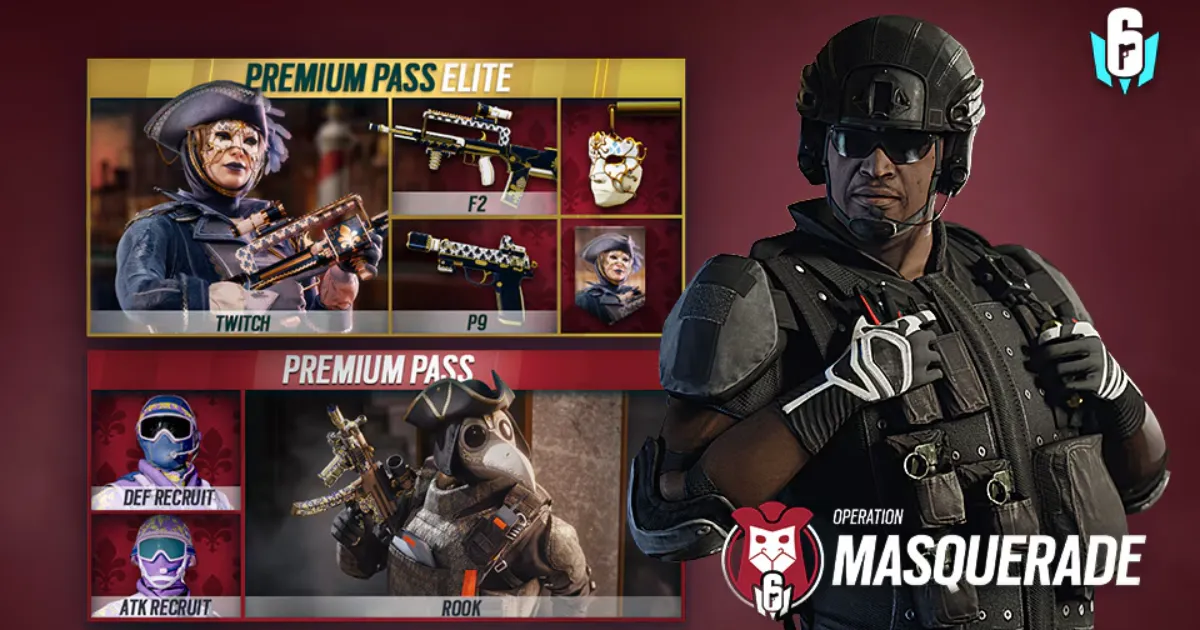Choose the F2 weapon skin tile
1200x630 pixels.
[x=473, y=156]
